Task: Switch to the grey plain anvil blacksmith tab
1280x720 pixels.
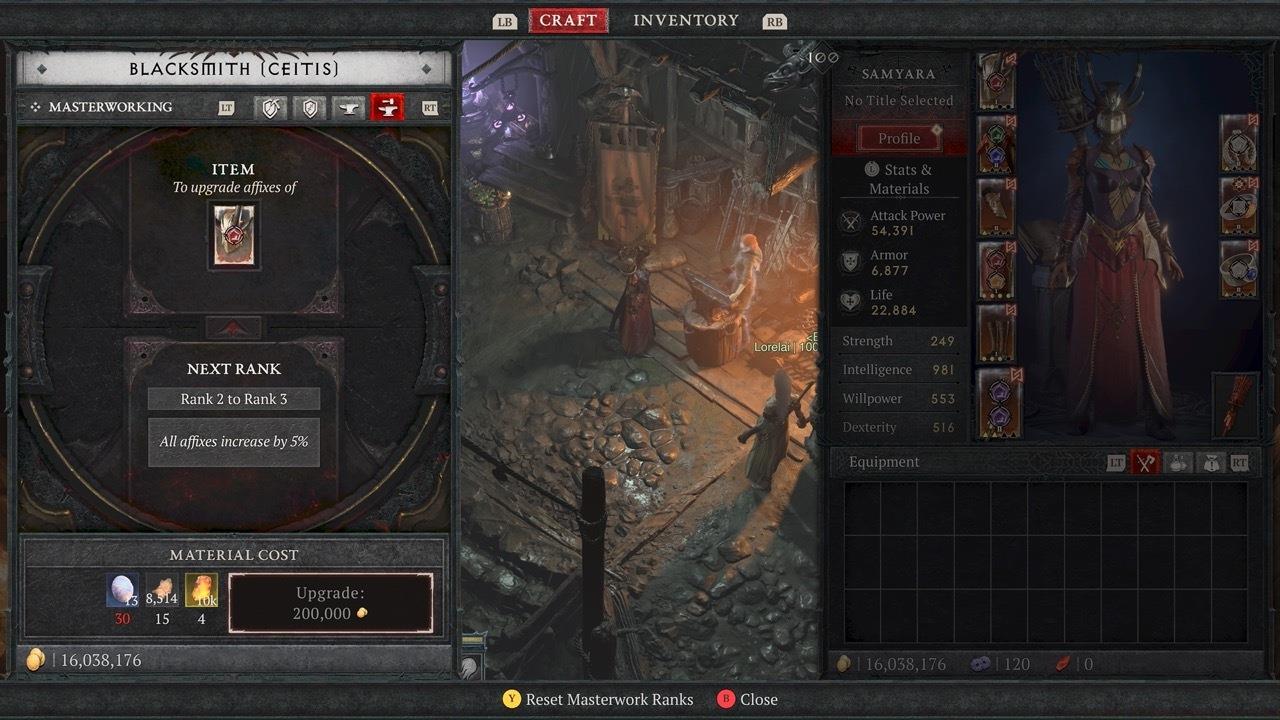Action: tap(348, 107)
